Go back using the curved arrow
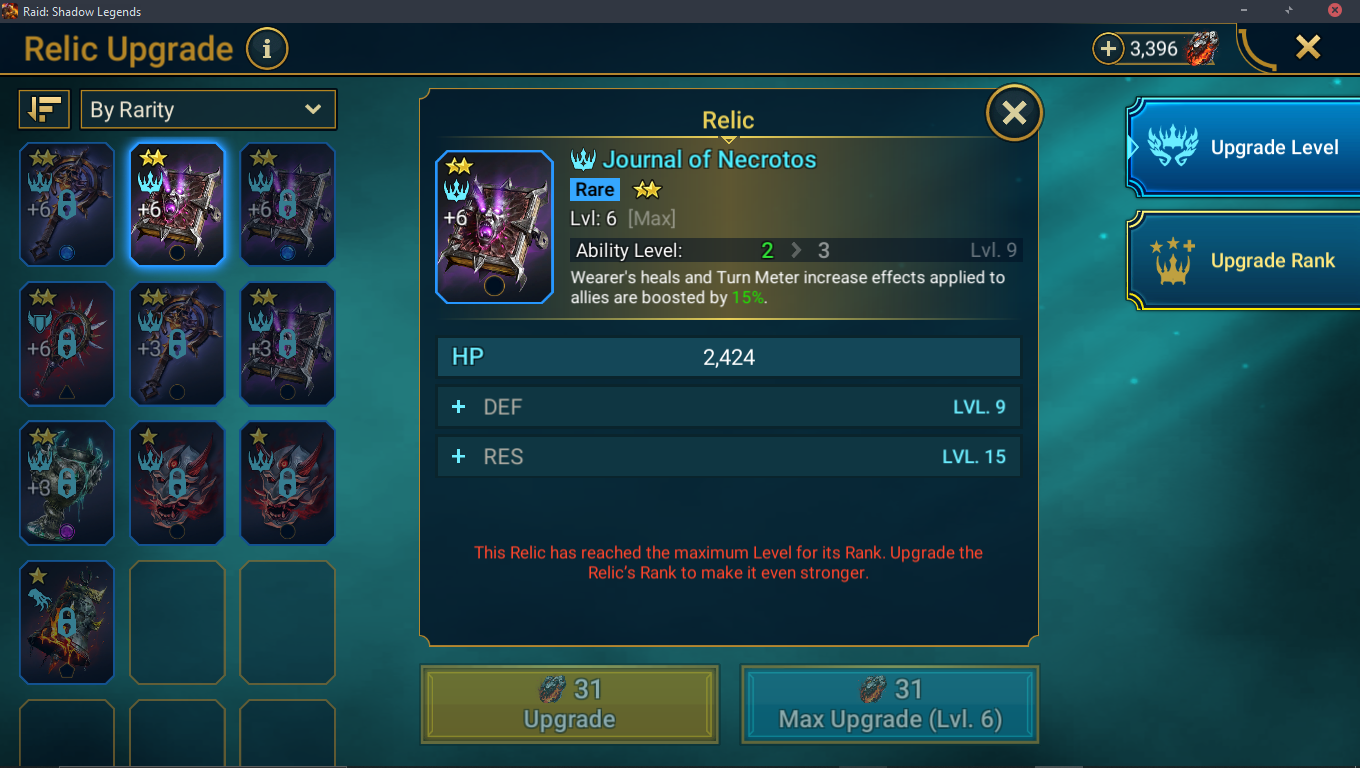 (x=1256, y=50)
